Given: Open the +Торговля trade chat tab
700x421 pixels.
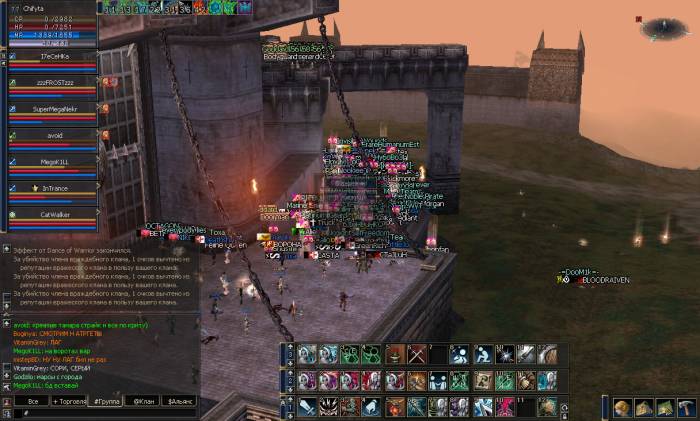Looking at the screenshot, I should point(69,401).
